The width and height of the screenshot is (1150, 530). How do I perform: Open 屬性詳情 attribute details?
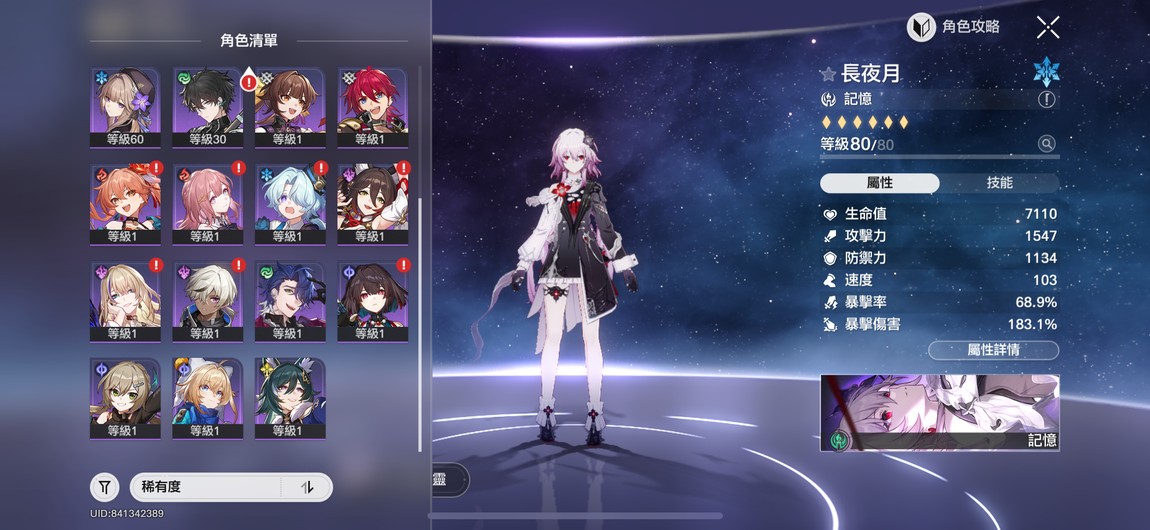tap(992, 350)
